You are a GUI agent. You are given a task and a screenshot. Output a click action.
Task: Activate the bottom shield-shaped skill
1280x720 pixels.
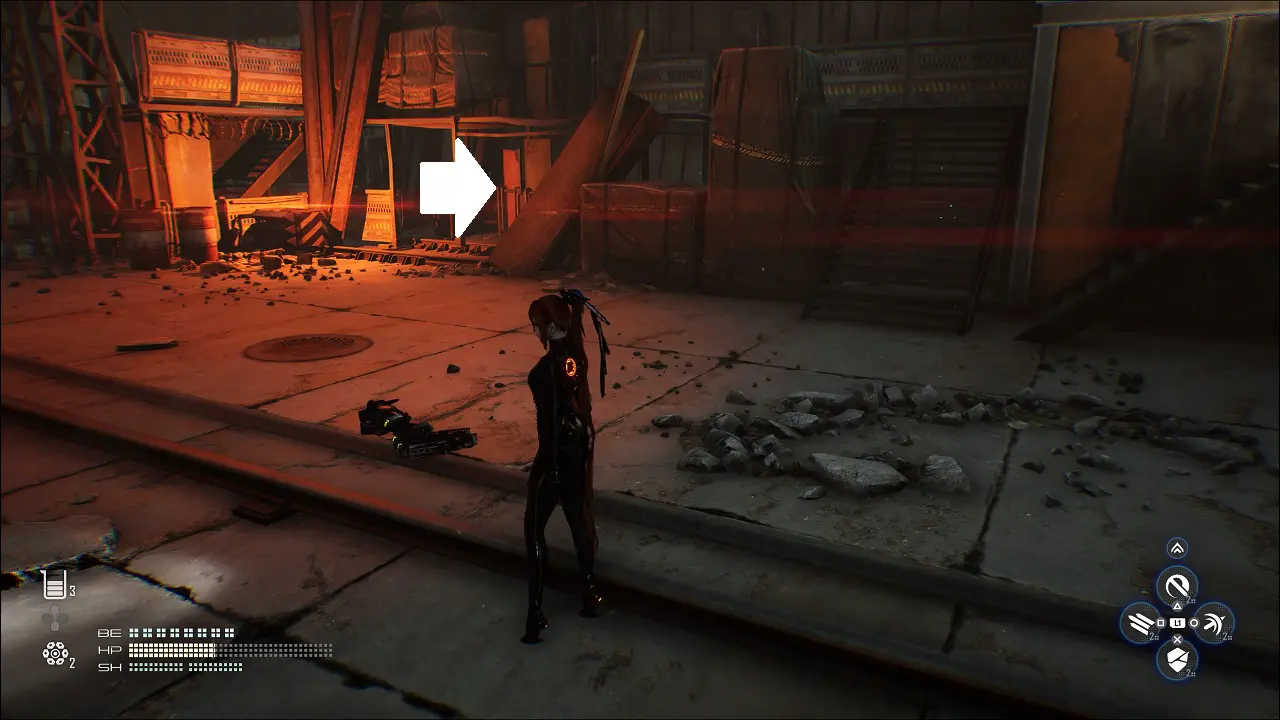point(1177,659)
